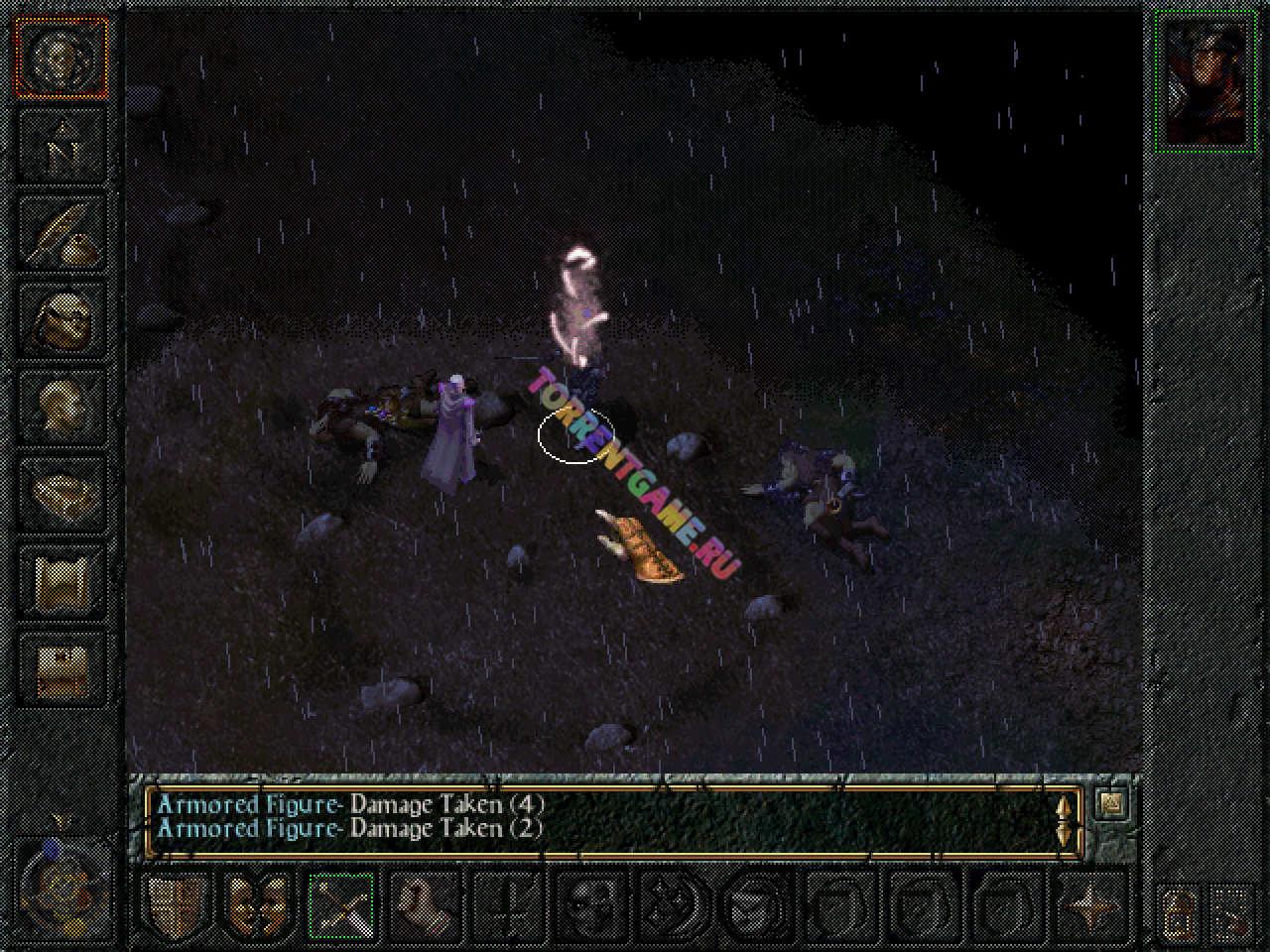This screenshot has width=1270, height=952.
Task: Open the journal quill icon
Action: (x=62, y=232)
